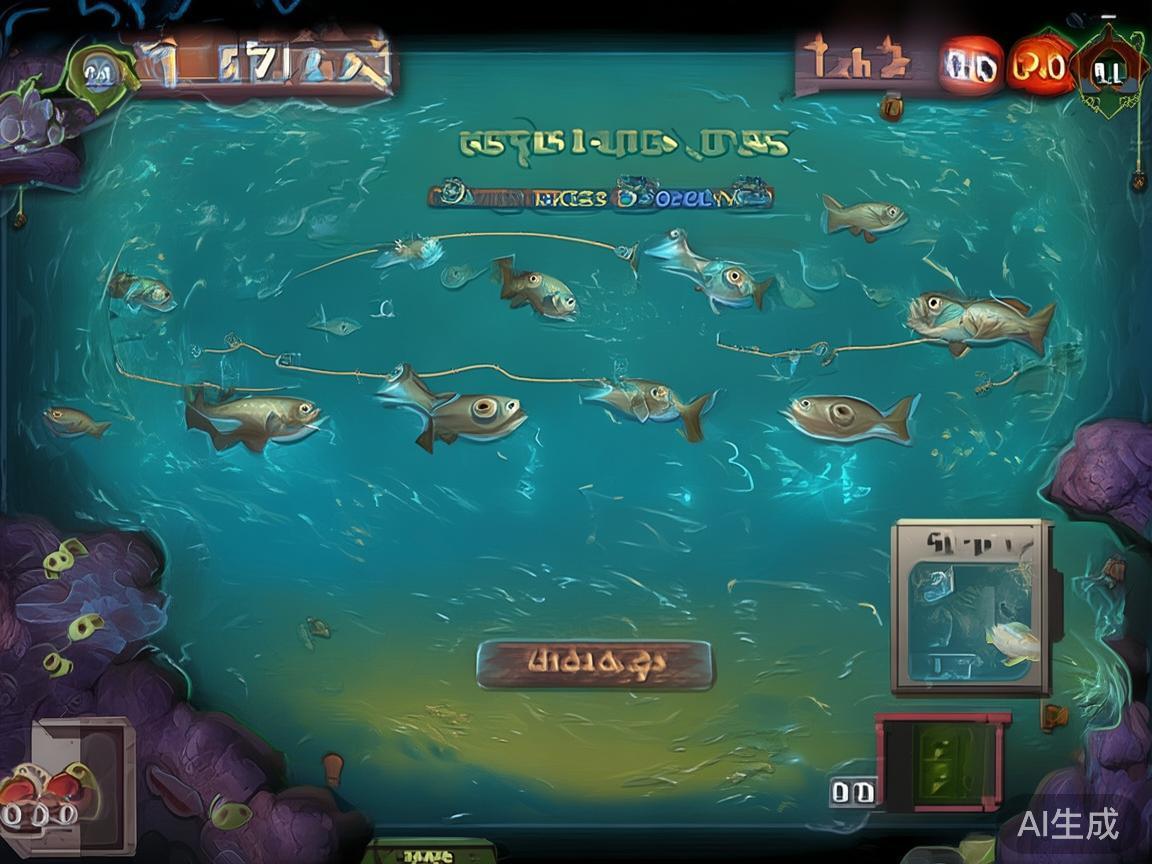Click the green-ringed round badge beside the wooden plank
1152x864 pixels.
[97, 72]
